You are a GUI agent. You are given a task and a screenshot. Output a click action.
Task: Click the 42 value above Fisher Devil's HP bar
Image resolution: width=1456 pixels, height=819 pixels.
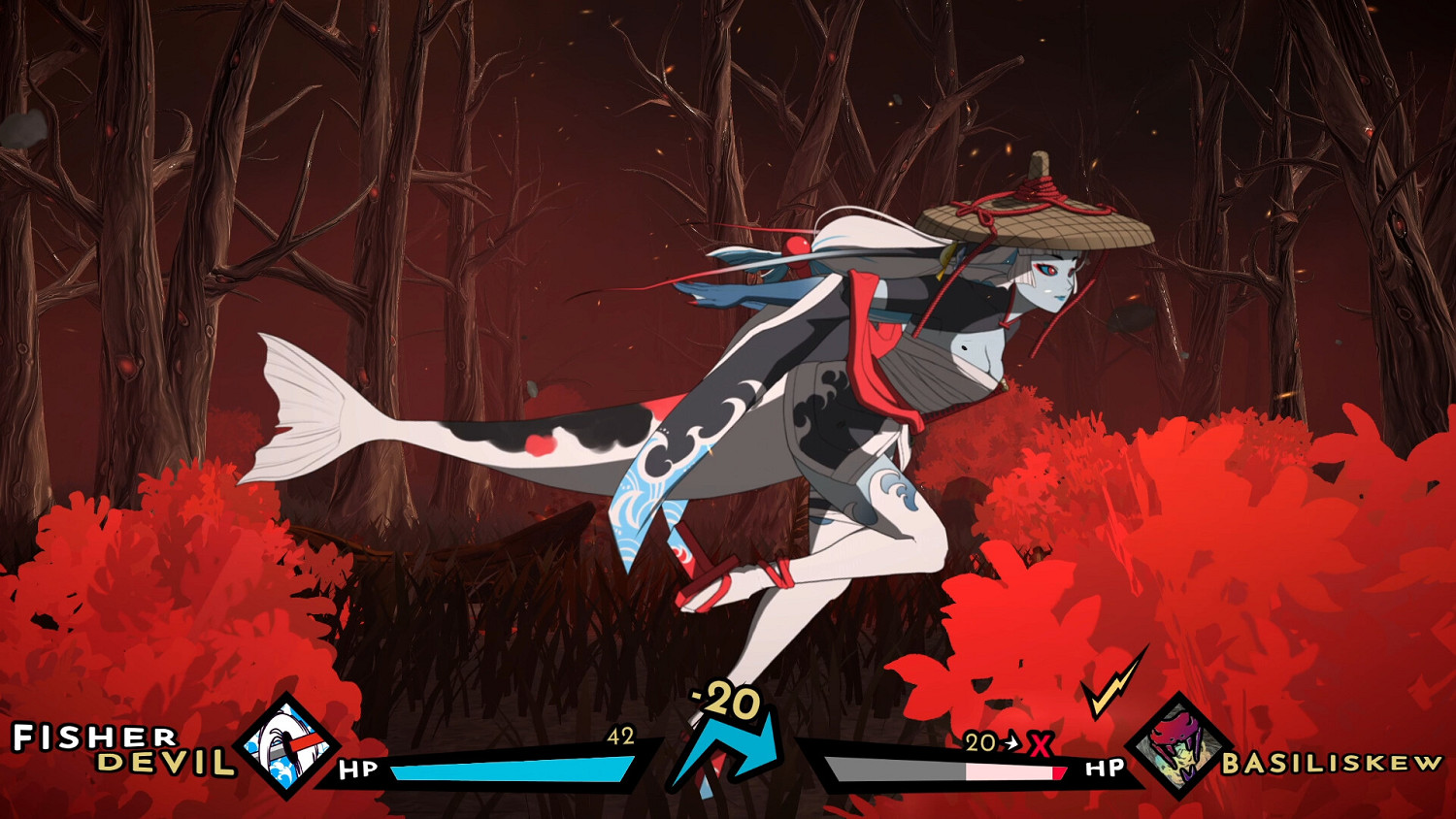[x=621, y=735]
